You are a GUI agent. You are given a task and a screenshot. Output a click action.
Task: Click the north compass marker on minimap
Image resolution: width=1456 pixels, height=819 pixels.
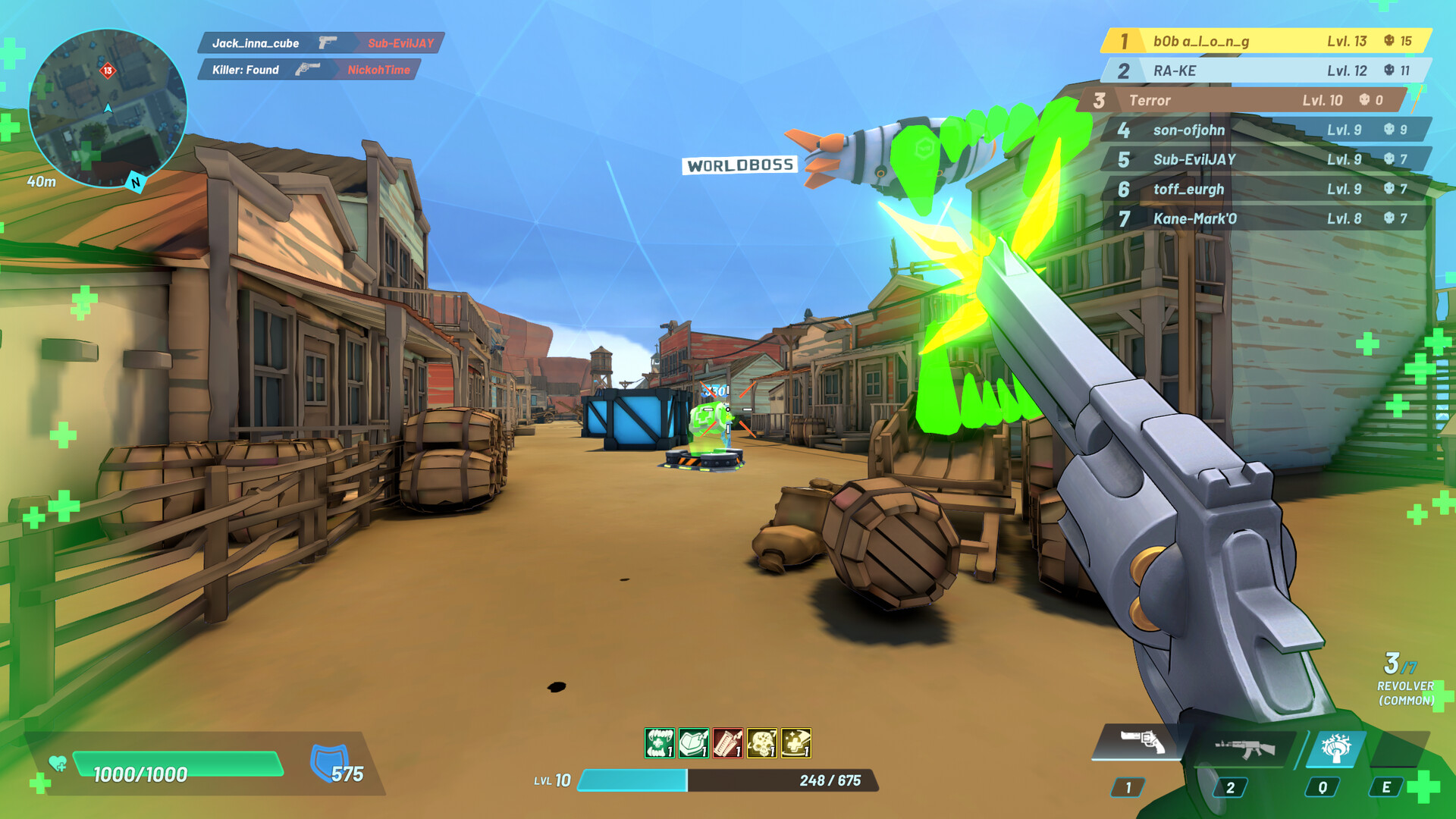135,182
